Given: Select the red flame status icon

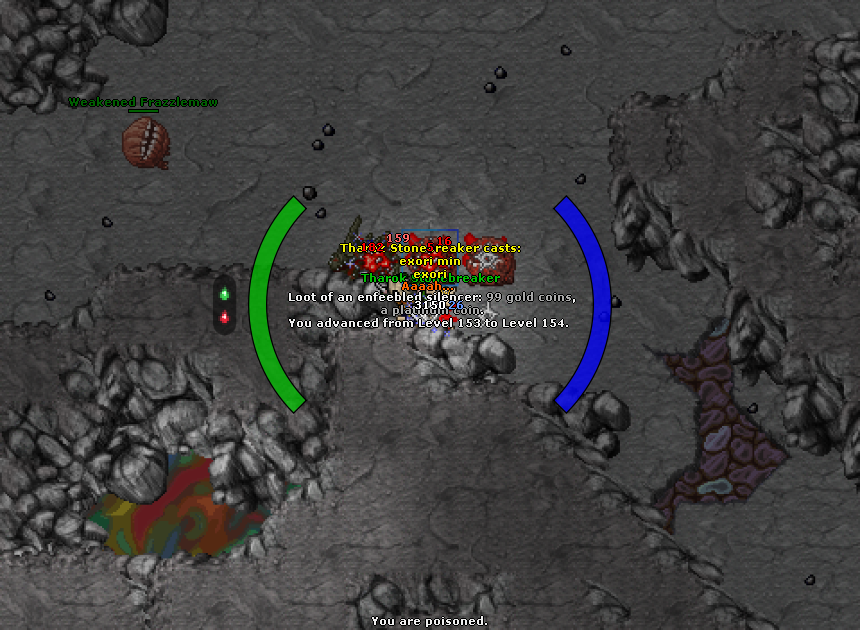Looking at the screenshot, I should 224,318.
